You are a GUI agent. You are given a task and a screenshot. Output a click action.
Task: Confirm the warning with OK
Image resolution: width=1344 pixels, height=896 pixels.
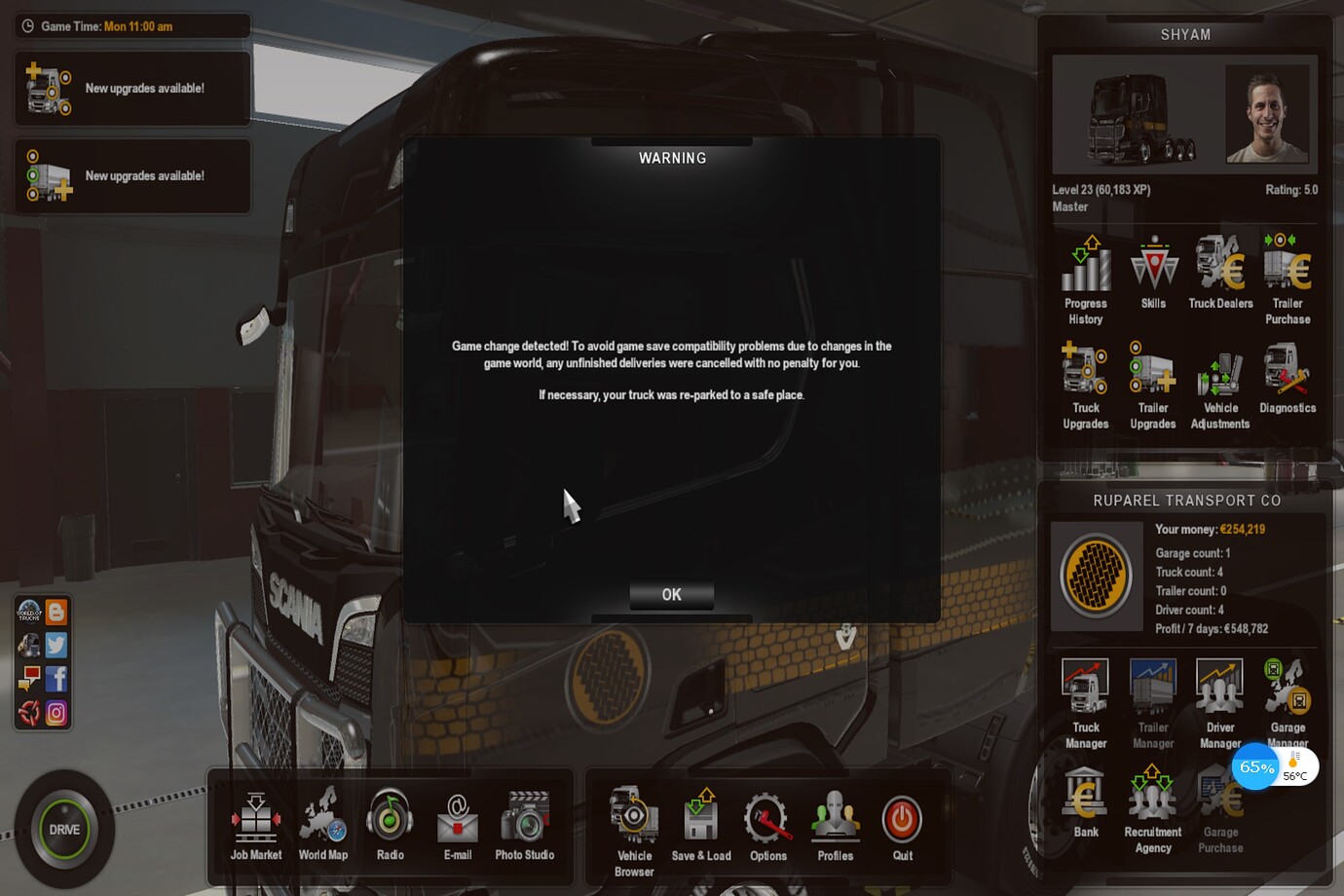(x=671, y=595)
